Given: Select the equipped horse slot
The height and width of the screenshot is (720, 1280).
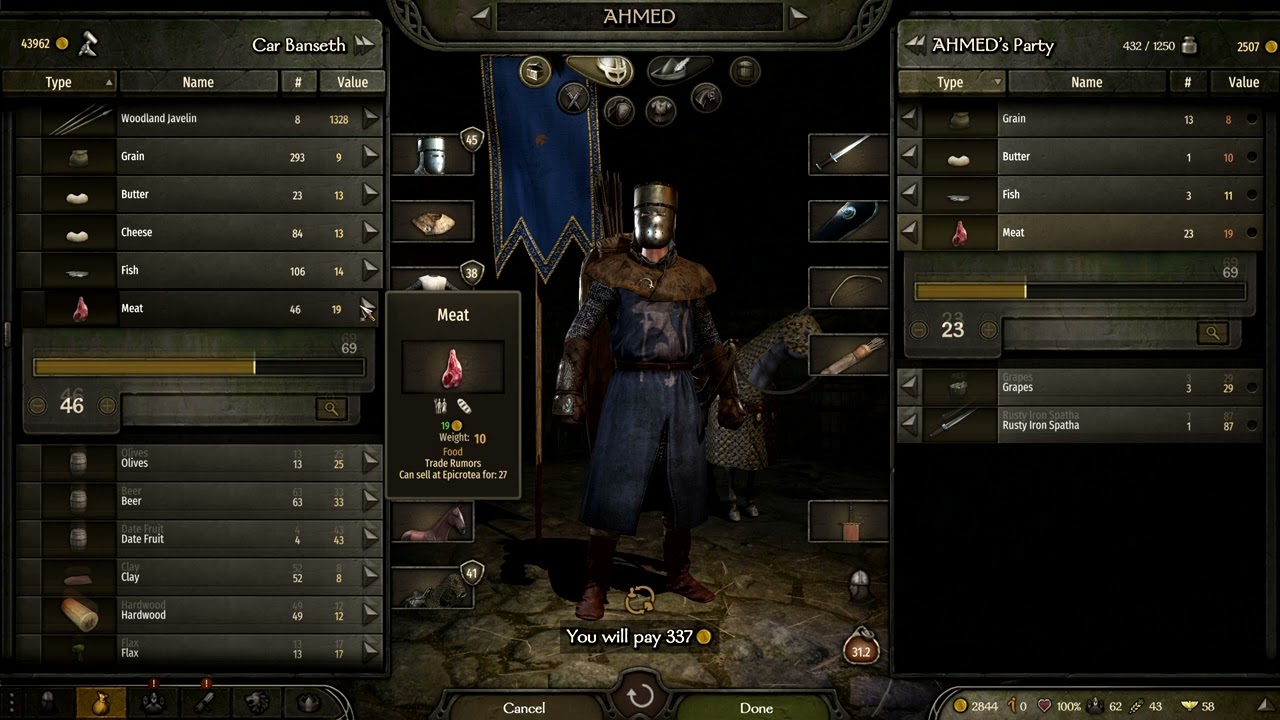Looking at the screenshot, I should click(x=433, y=522).
